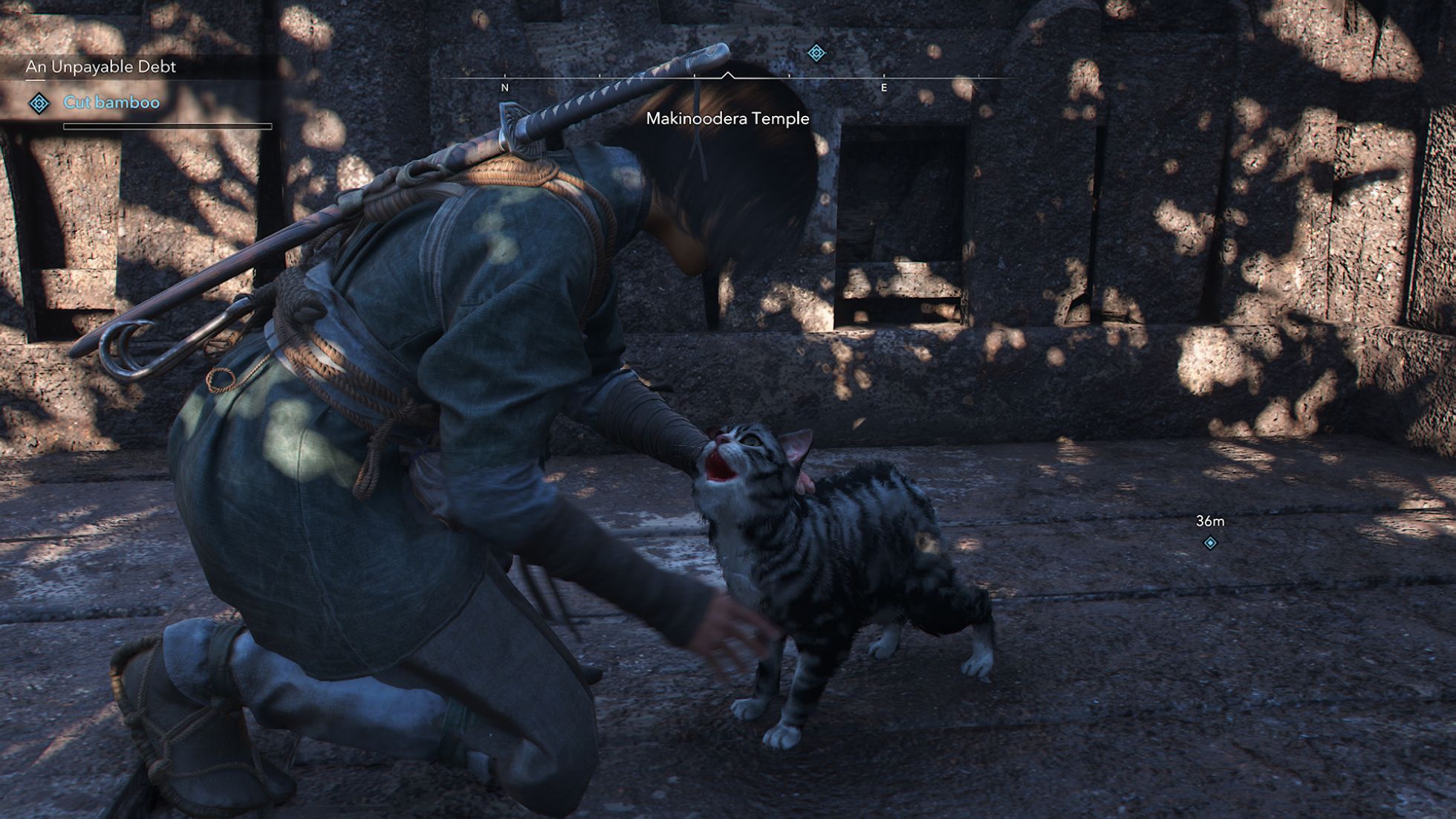Image resolution: width=1456 pixels, height=819 pixels.
Task: Select the 36m objective waypoint diamond
Action: tap(1210, 543)
